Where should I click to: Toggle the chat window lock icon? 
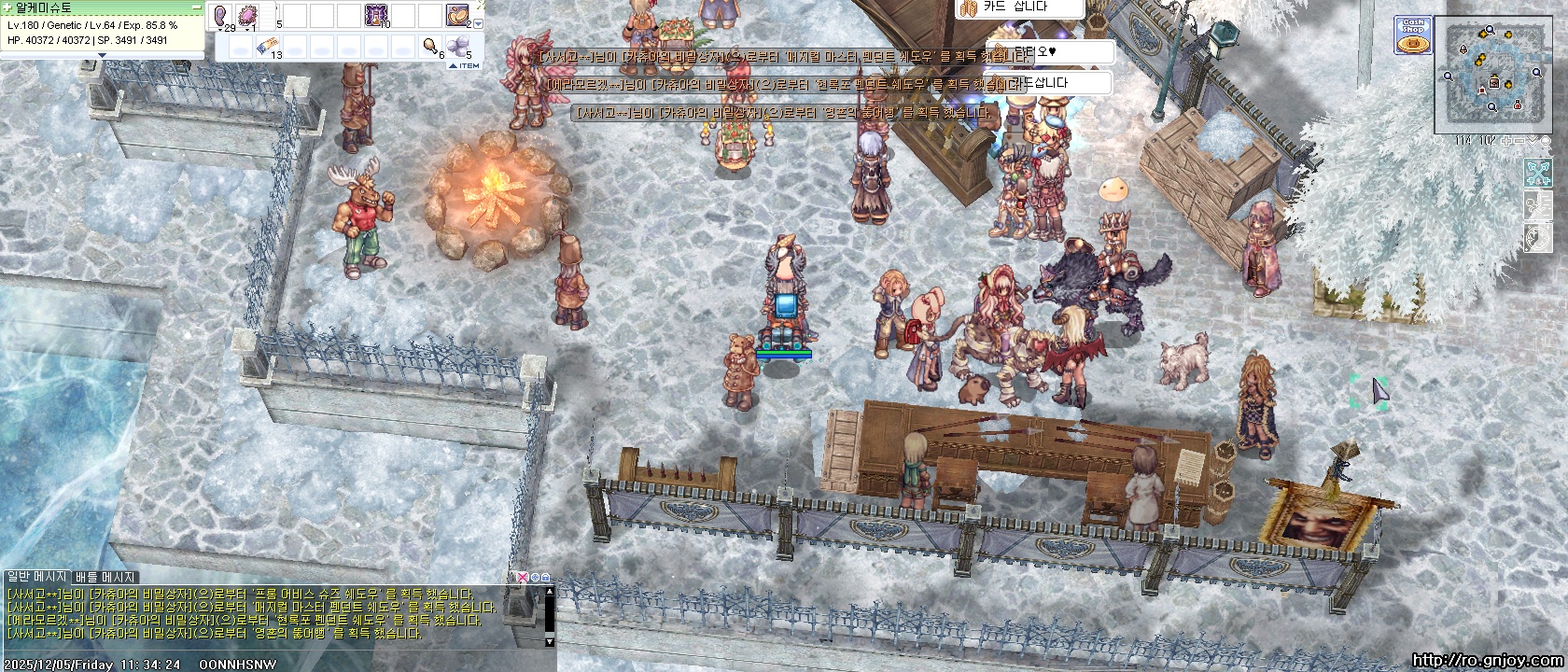coord(545,578)
